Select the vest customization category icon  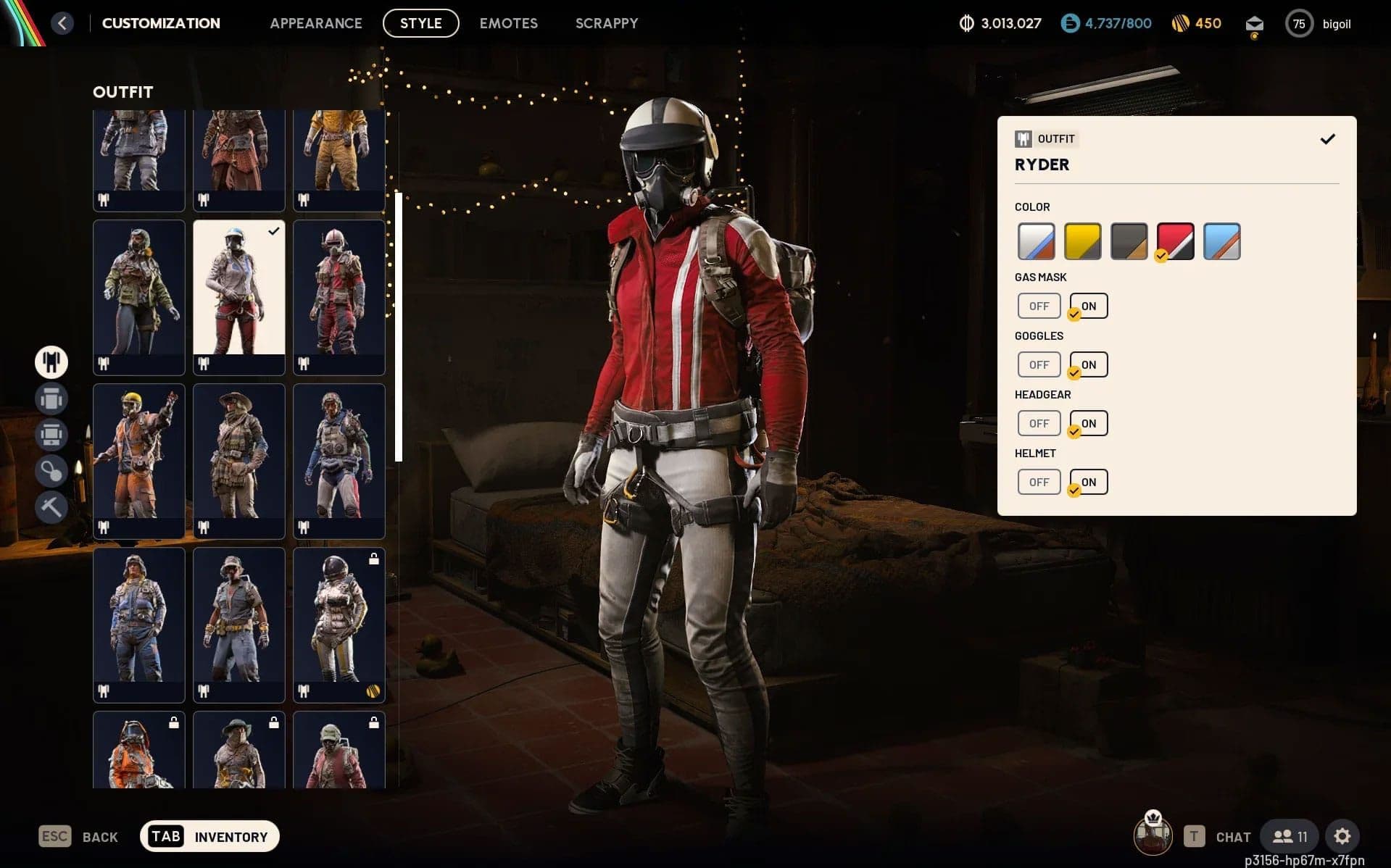coord(51,434)
